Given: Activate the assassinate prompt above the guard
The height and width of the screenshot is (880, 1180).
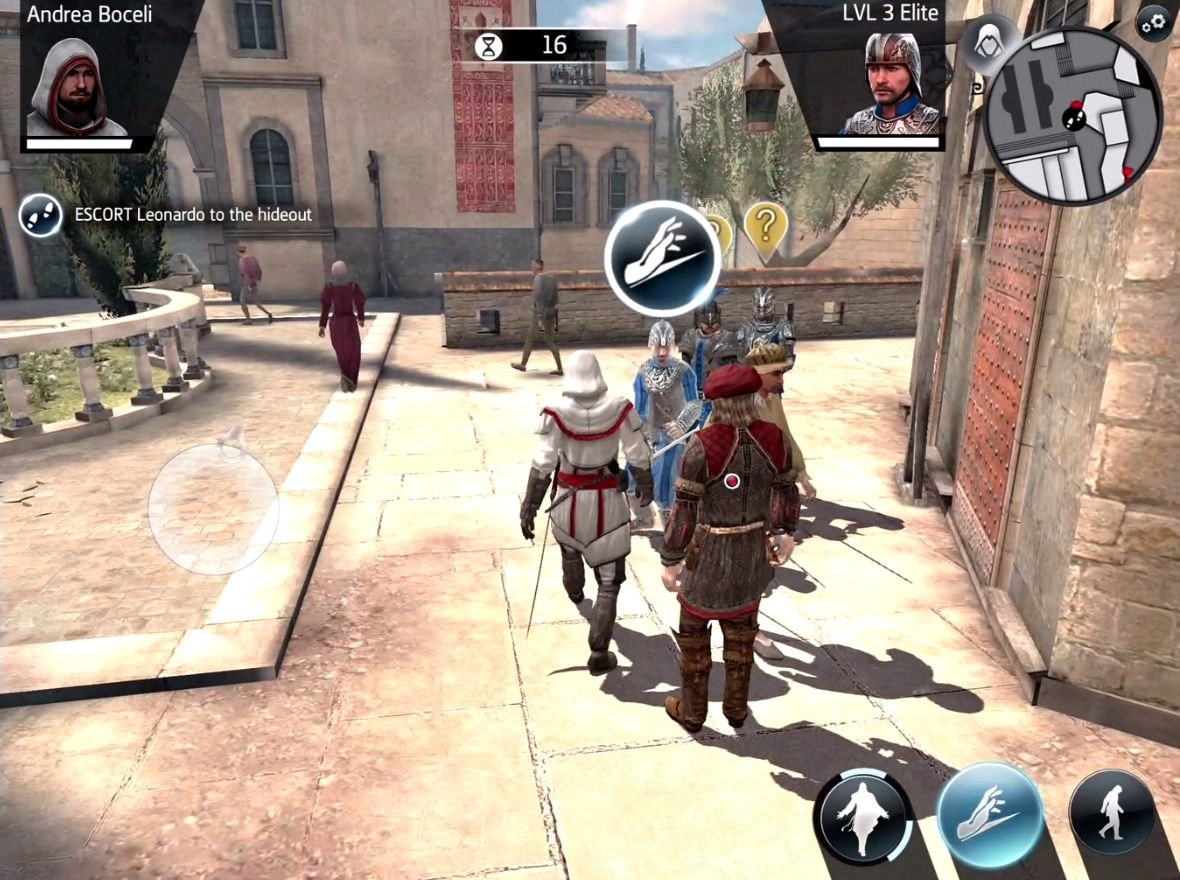Looking at the screenshot, I should (x=662, y=258).
